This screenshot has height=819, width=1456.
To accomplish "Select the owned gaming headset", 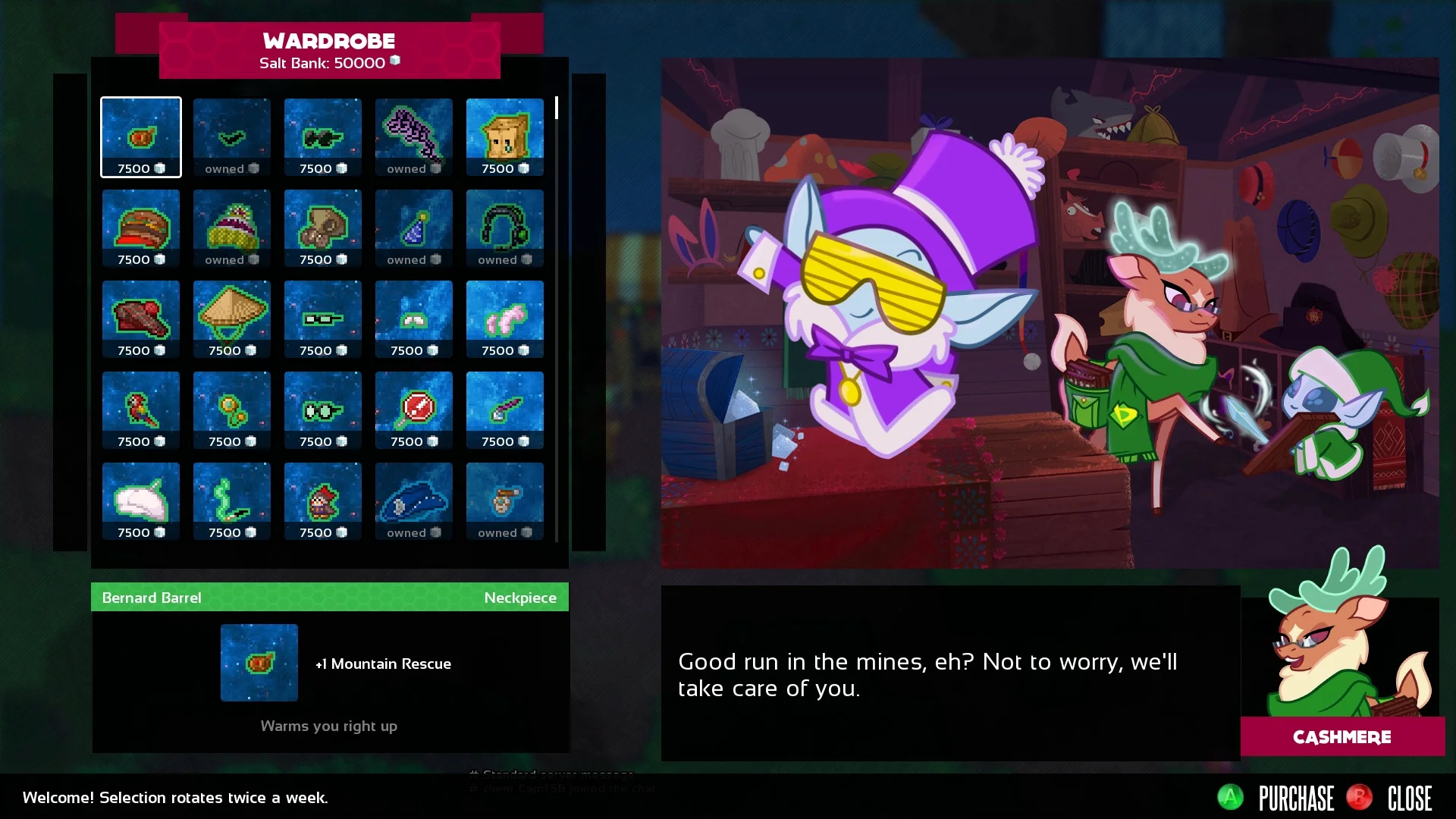I will pos(505,228).
